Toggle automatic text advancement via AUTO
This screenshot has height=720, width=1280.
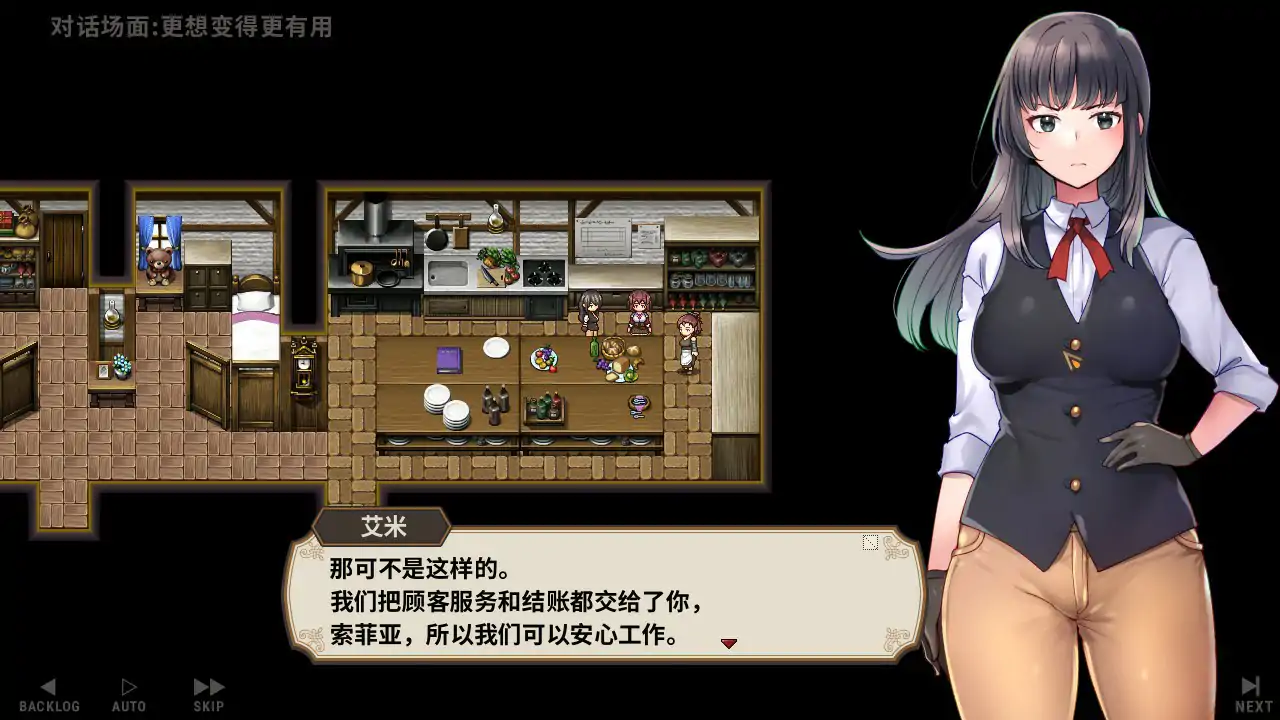(128, 690)
